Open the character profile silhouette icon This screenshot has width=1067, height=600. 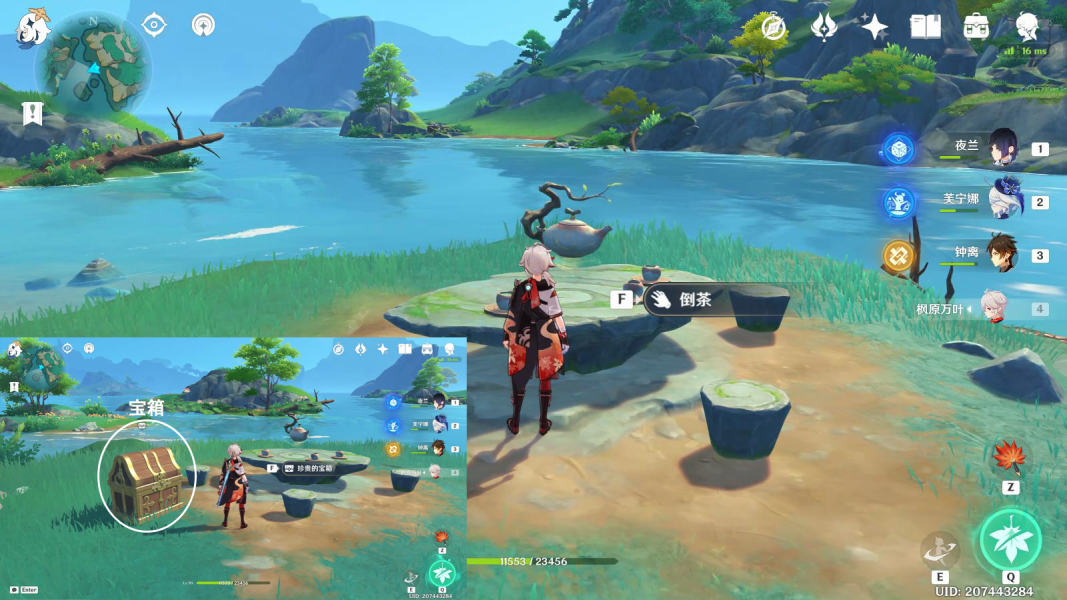coord(1027,26)
